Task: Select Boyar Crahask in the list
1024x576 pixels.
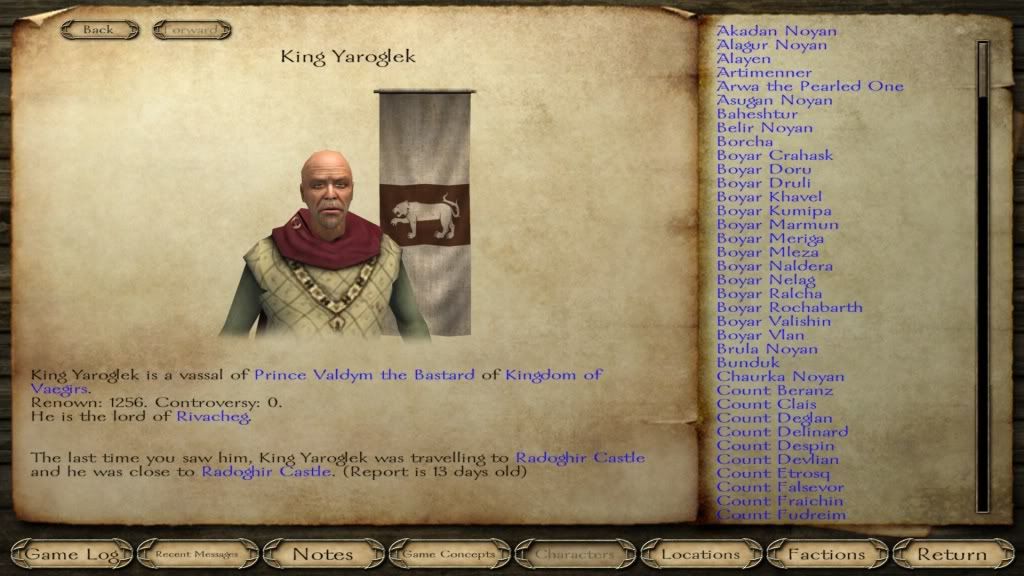Action: pyautogui.click(x=774, y=156)
